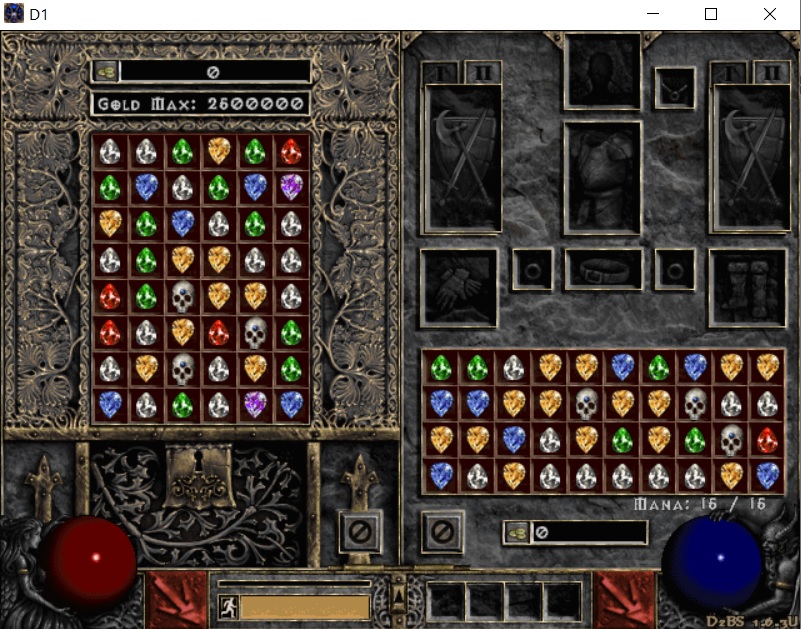Select the boots equipment slot
This screenshot has height=629, width=801.
point(747,286)
